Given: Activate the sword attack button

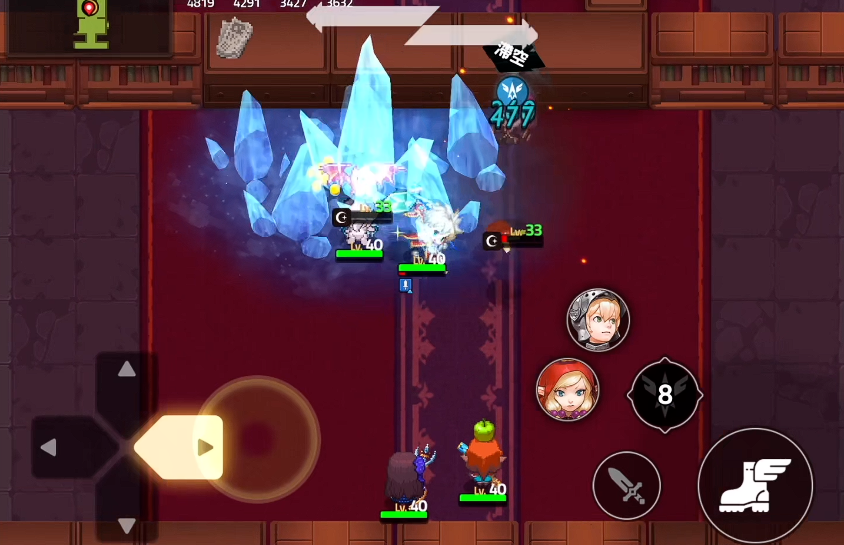Looking at the screenshot, I should [x=627, y=486].
